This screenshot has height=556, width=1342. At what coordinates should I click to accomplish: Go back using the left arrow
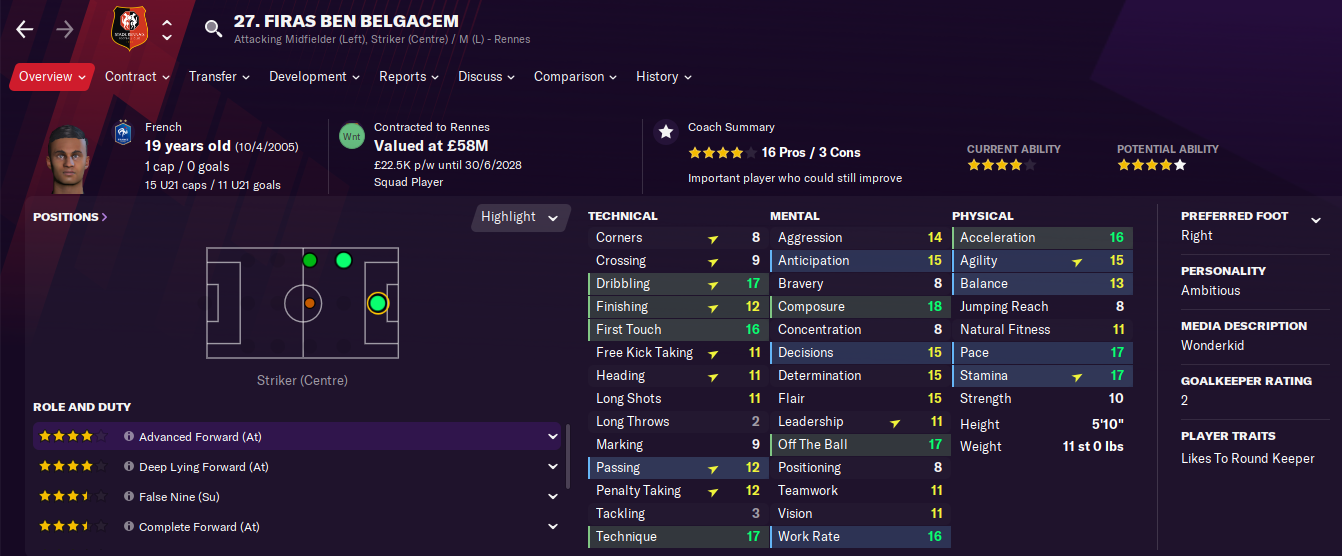point(25,29)
